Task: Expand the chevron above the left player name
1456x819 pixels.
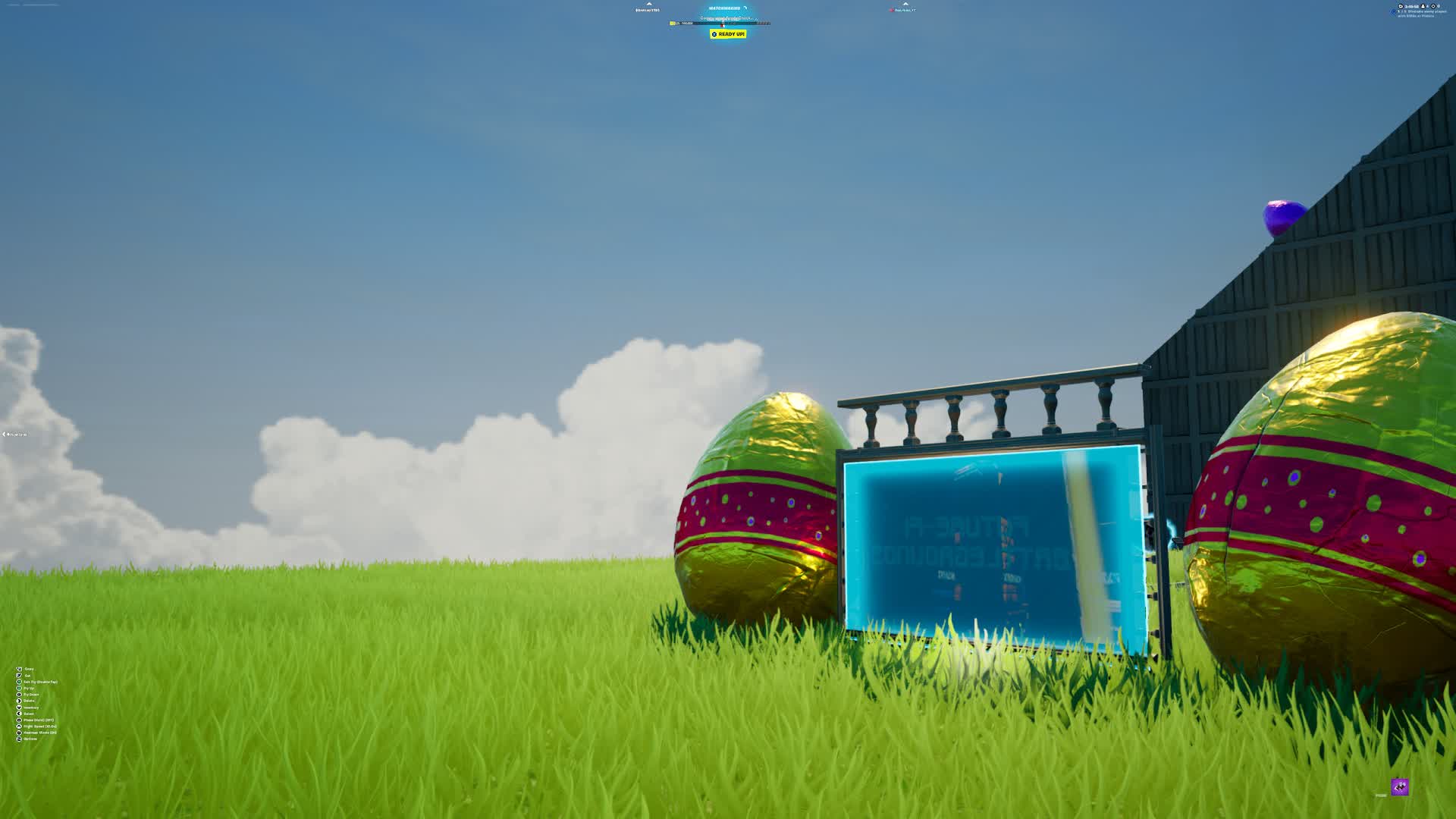Action: pos(649,4)
